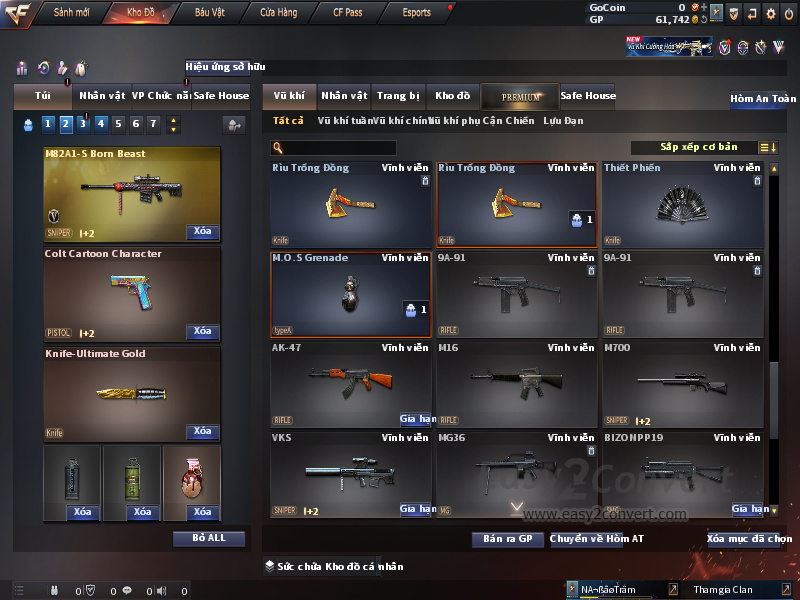
Task: Click Xóa mục đã chọn button
Action: [749, 539]
